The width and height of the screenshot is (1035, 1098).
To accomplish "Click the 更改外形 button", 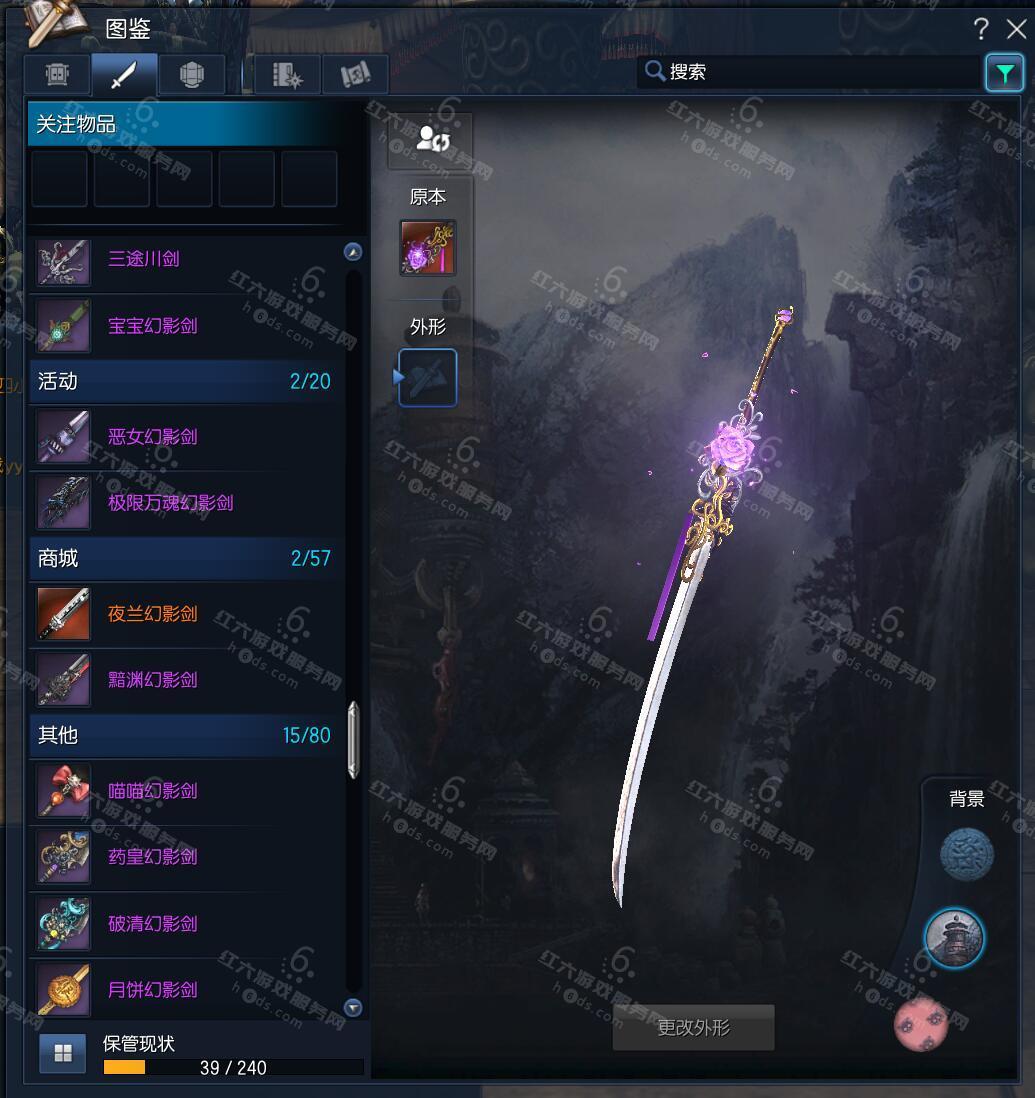I will click(x=693, y=1028).
